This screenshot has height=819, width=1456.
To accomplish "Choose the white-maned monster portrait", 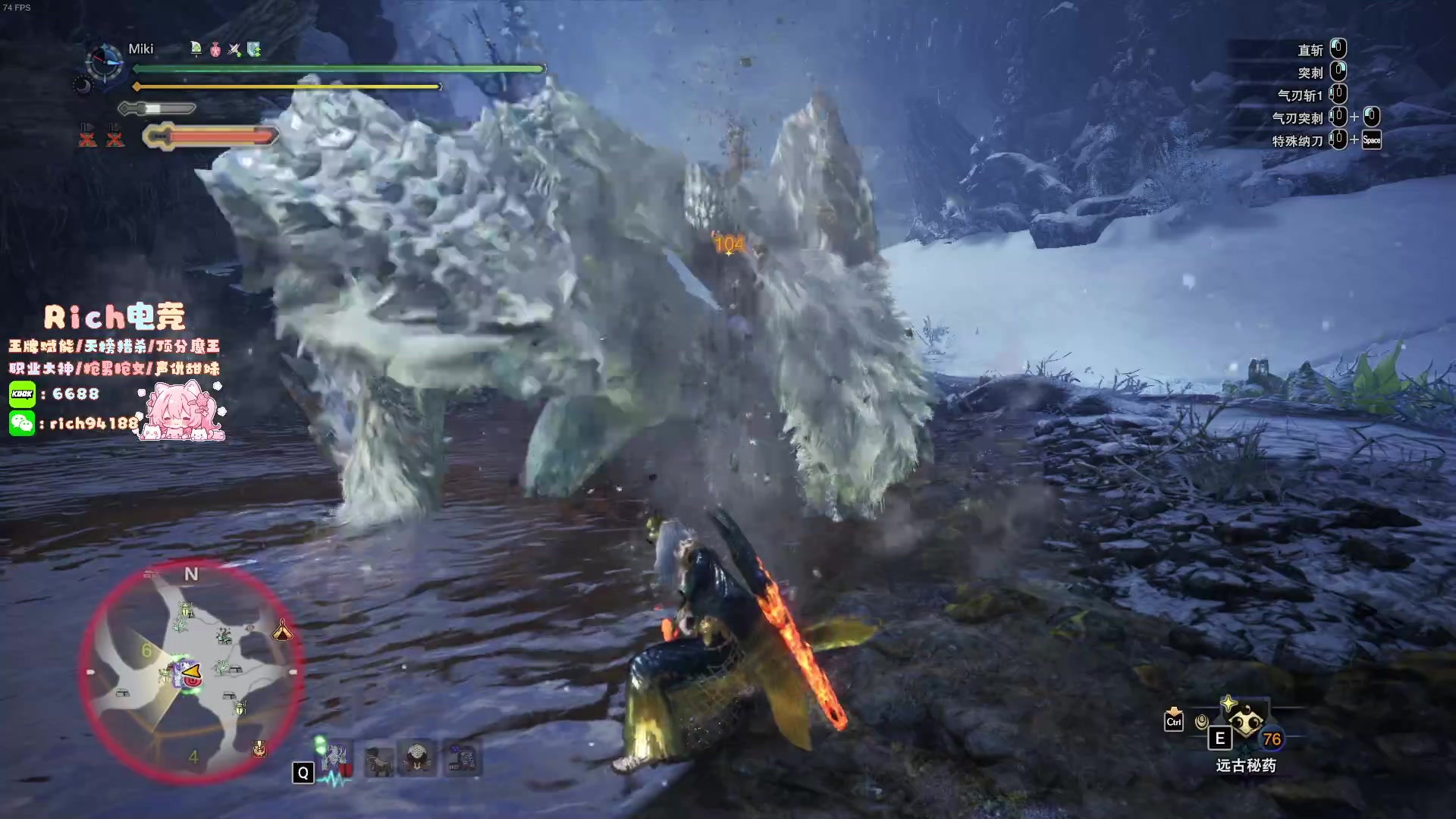I will point(418,758).
